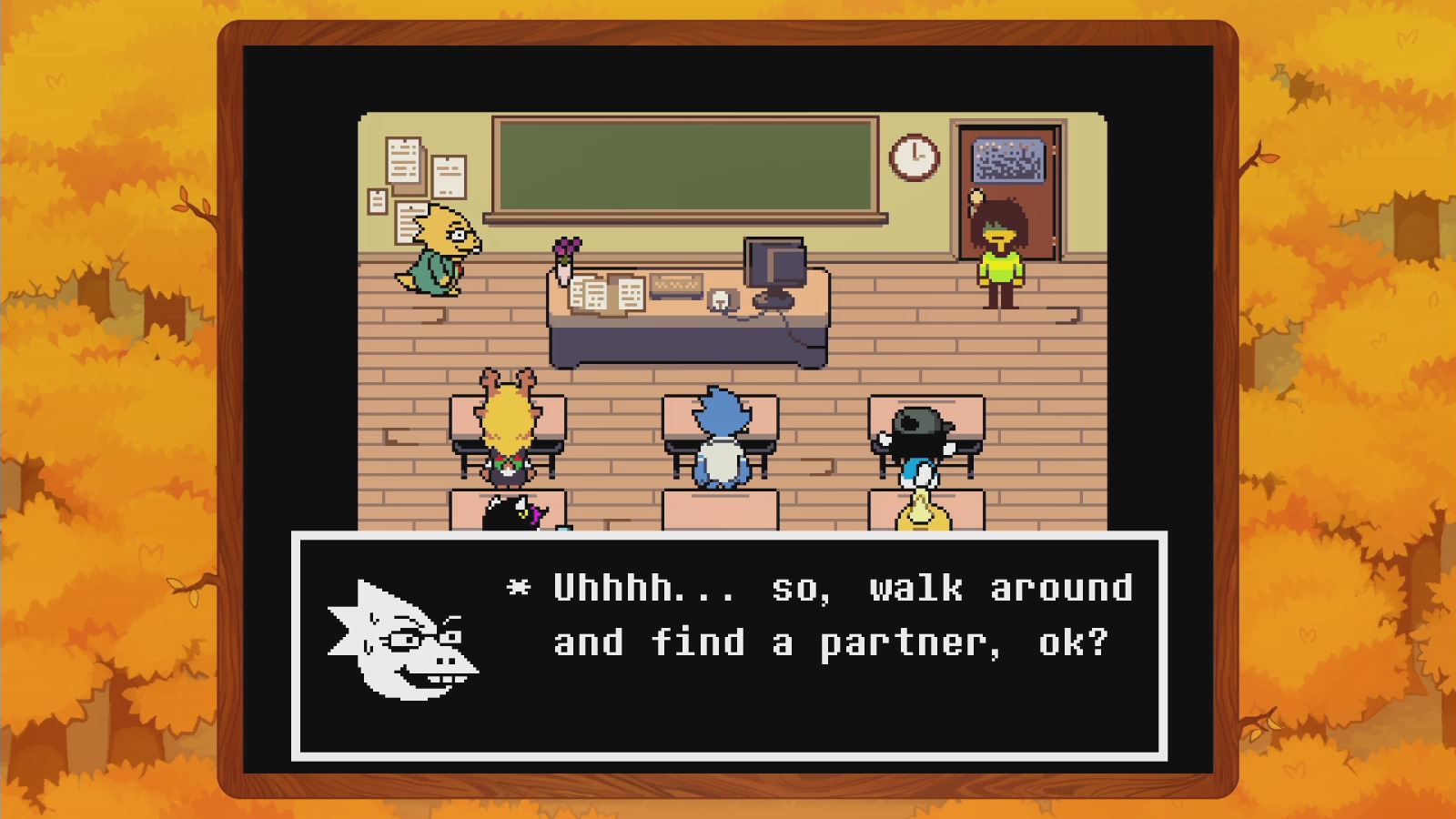Click the computer mouse on the desk

click(x=719, y=300)
